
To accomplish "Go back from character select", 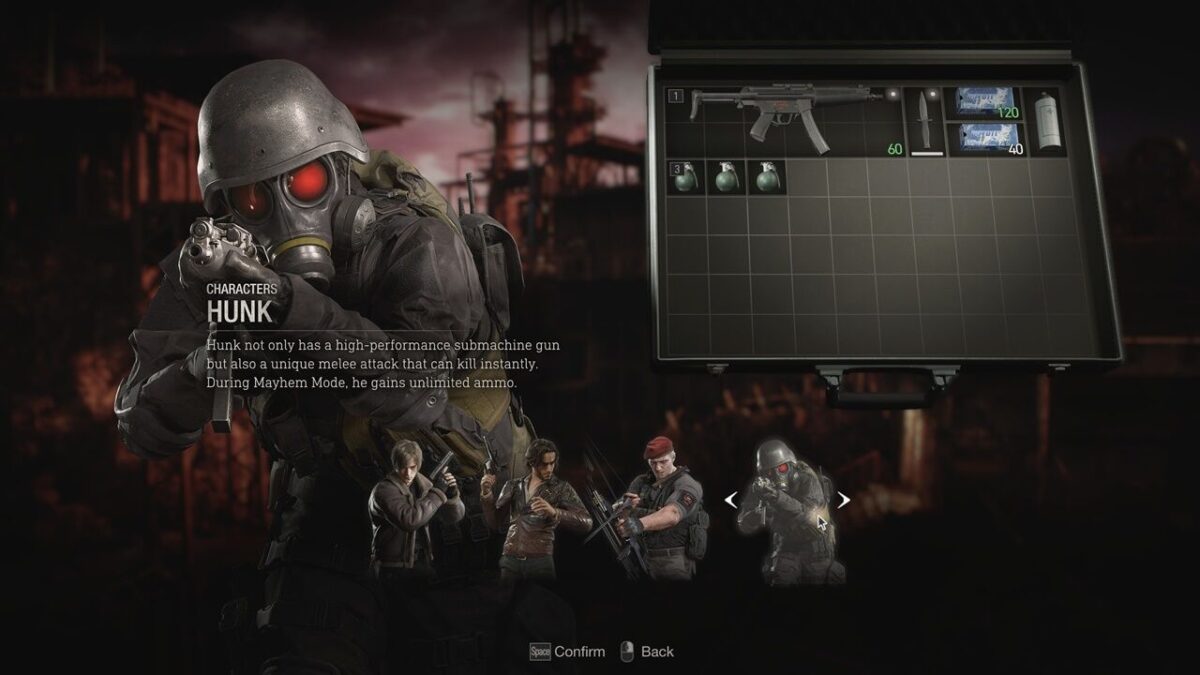I will [646, 652].
